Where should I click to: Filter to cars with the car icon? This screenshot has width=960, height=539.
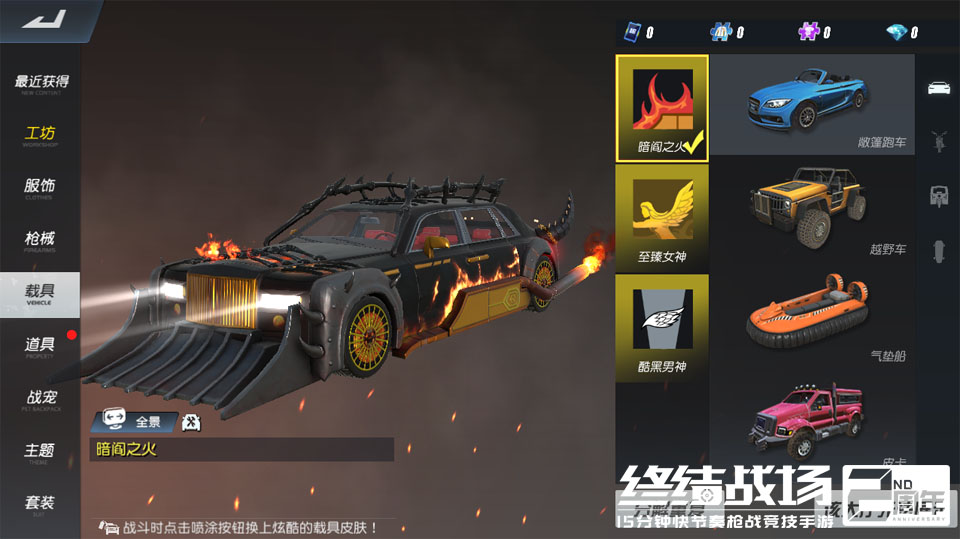(938, 87)
